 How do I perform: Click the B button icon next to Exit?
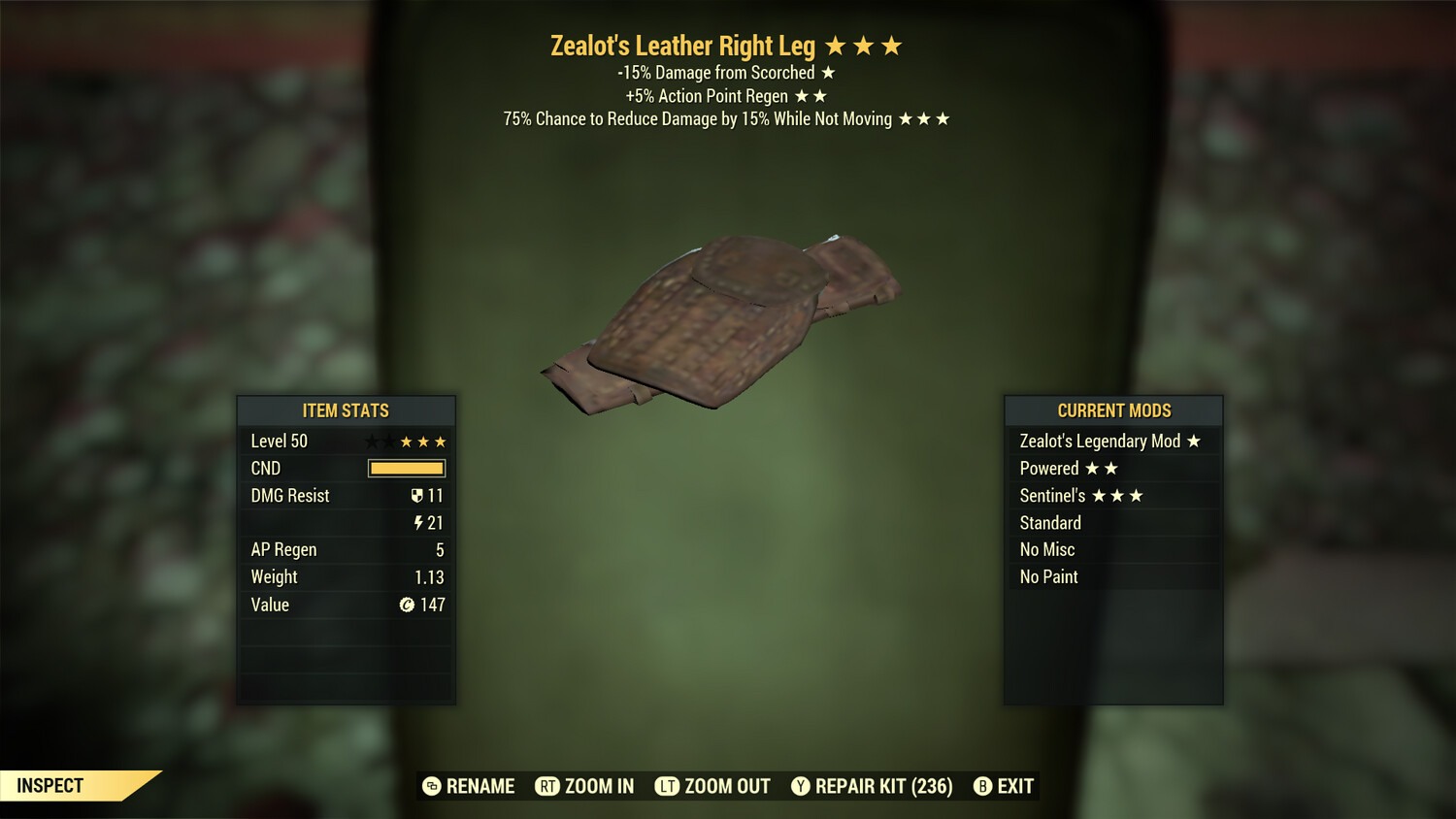pyautogui.click(x=982, y=786)
